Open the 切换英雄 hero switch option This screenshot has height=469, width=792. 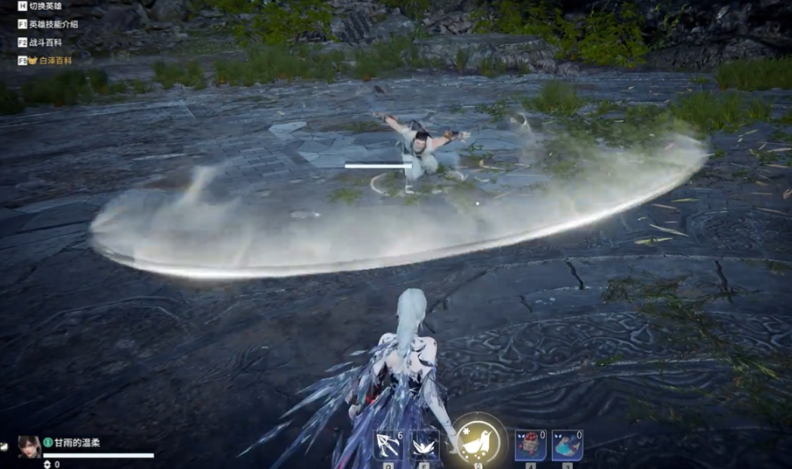[x=44, y=6]
